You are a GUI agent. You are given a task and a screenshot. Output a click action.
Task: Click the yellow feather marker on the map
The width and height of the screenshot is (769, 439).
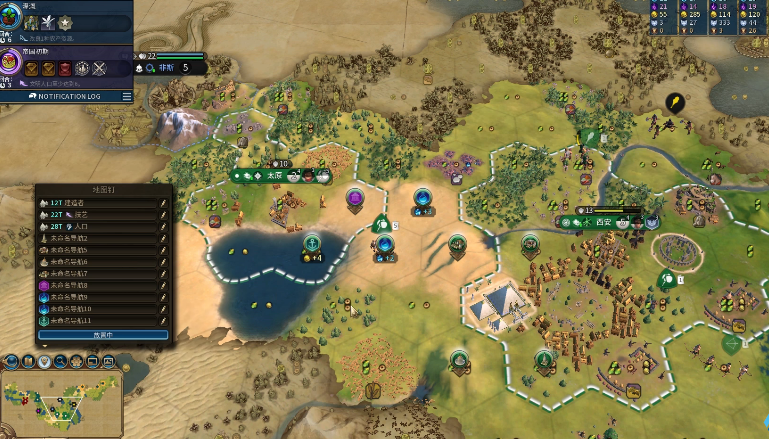[676, 101]
